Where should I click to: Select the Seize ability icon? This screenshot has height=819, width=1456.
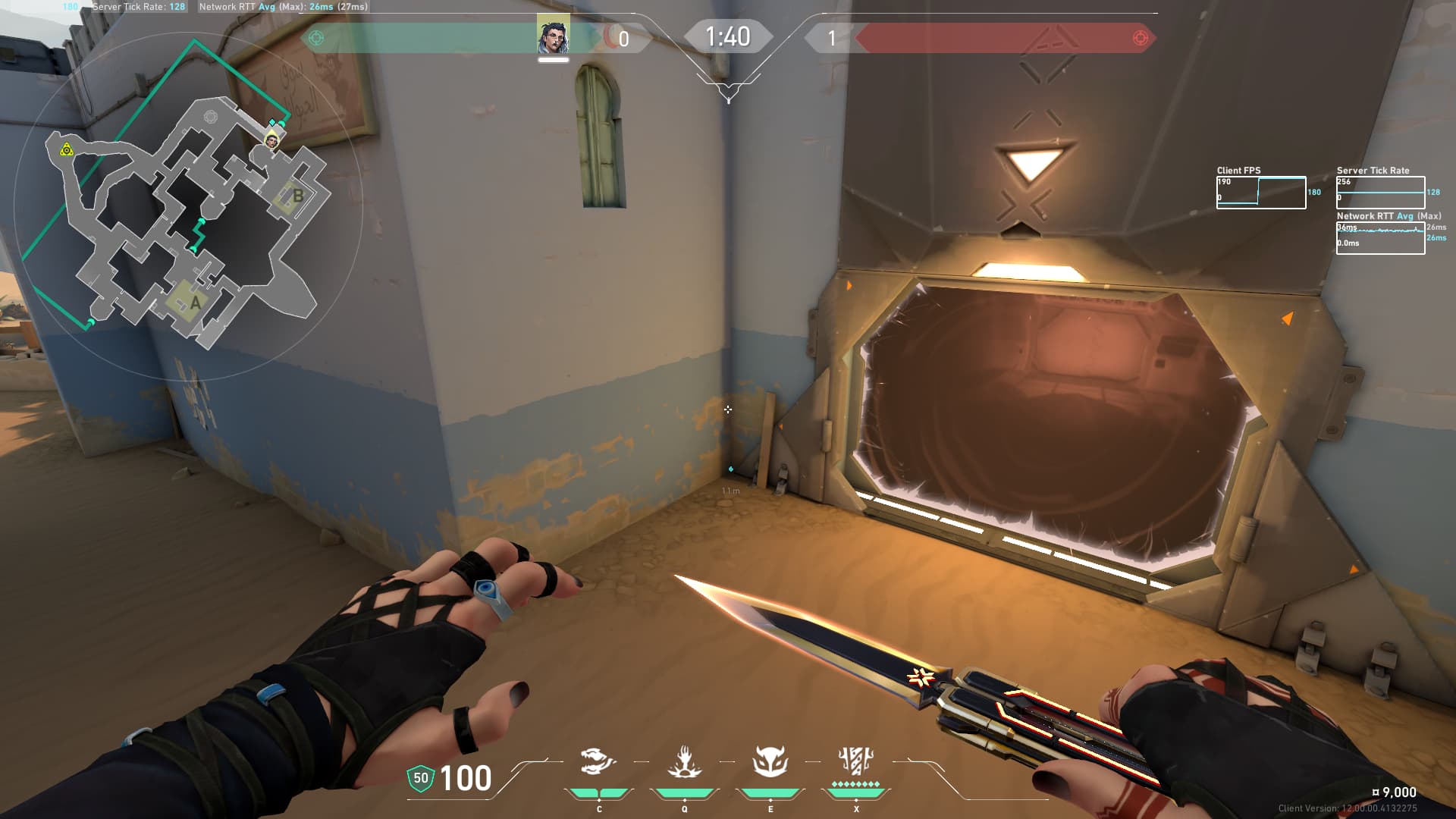(684, 761)
